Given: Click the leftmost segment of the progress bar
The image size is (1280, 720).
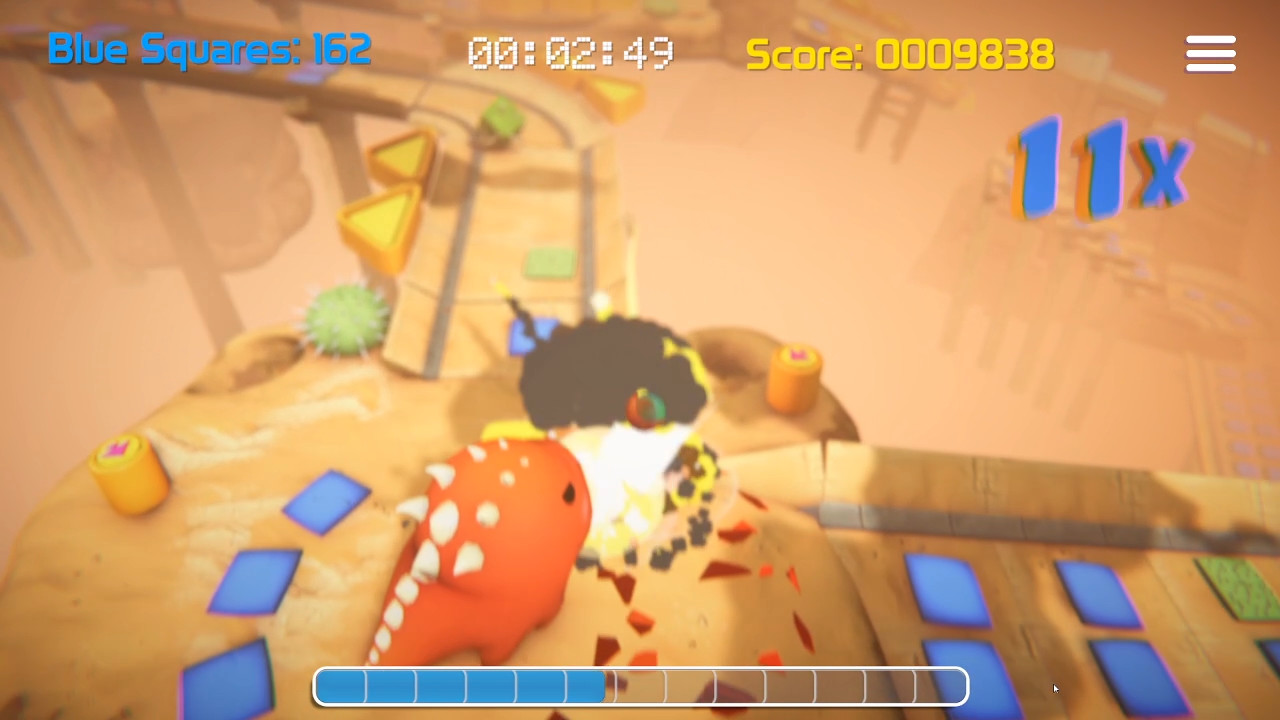Looking at the screenshot, I should coord(340,686).
